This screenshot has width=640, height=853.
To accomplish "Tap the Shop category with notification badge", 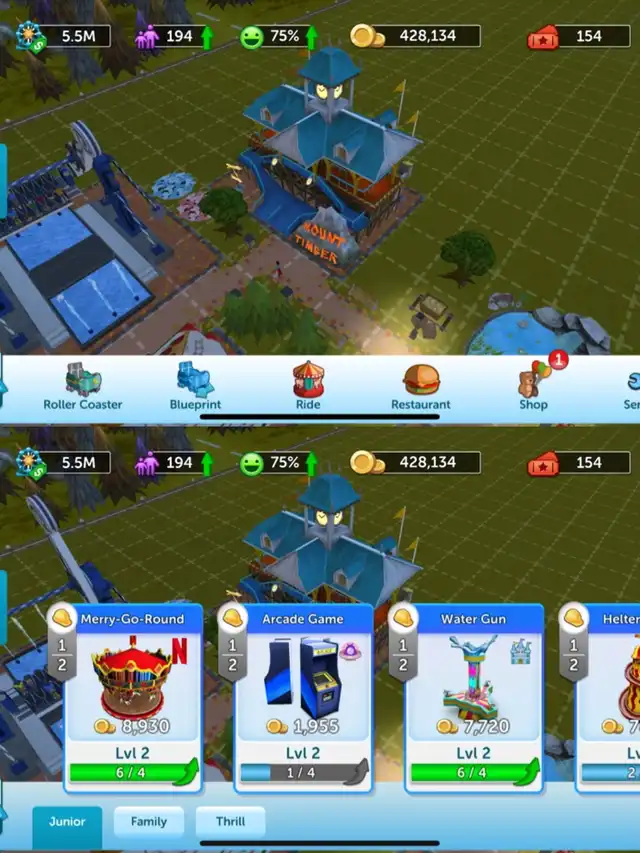I will 533,387.
